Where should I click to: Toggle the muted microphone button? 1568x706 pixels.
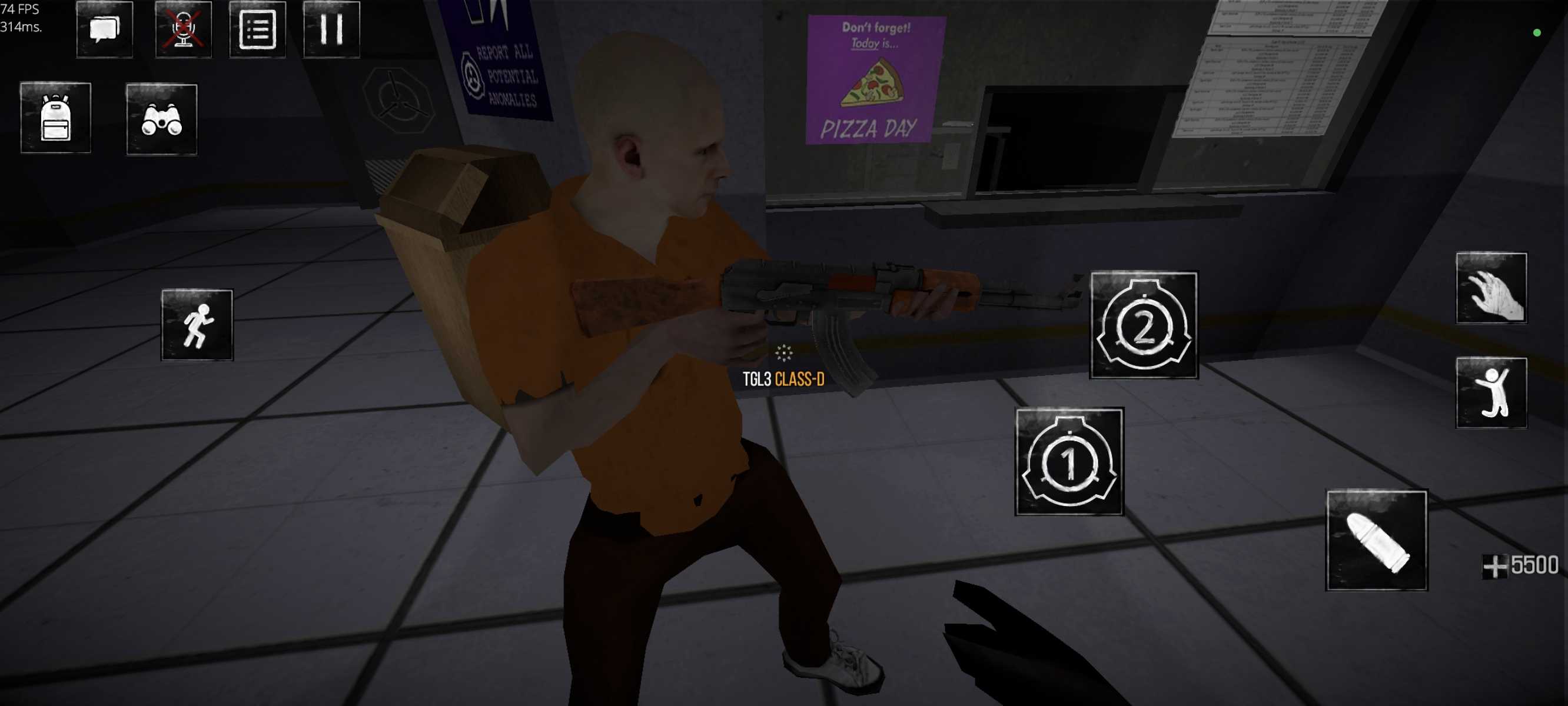[183, 29]
